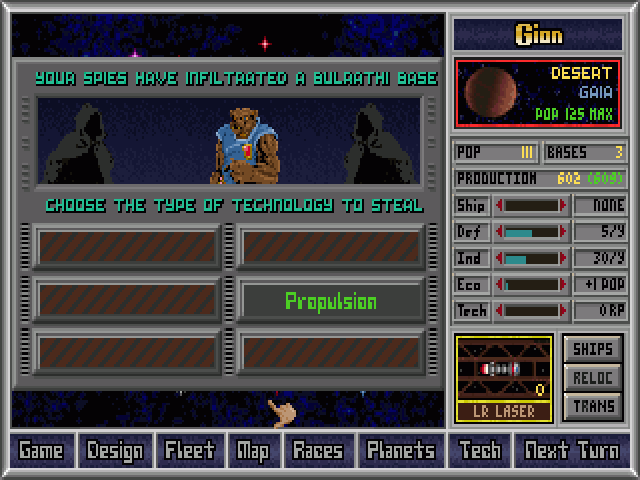Click the TRANS button

[x=593, y=406]
